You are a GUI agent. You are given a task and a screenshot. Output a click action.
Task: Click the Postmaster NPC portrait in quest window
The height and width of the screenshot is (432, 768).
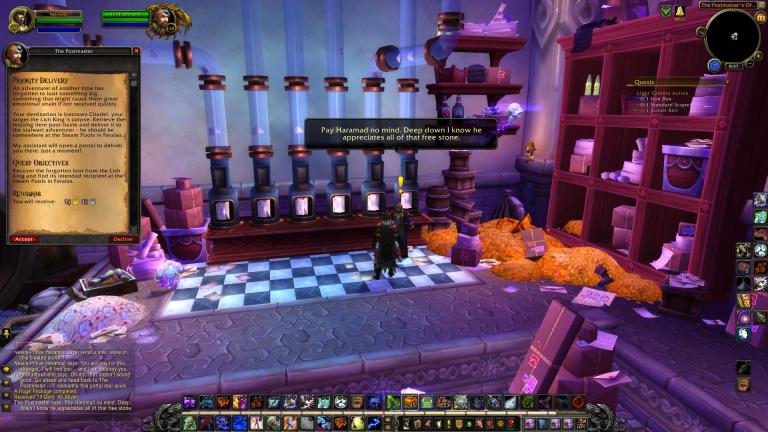16,55
